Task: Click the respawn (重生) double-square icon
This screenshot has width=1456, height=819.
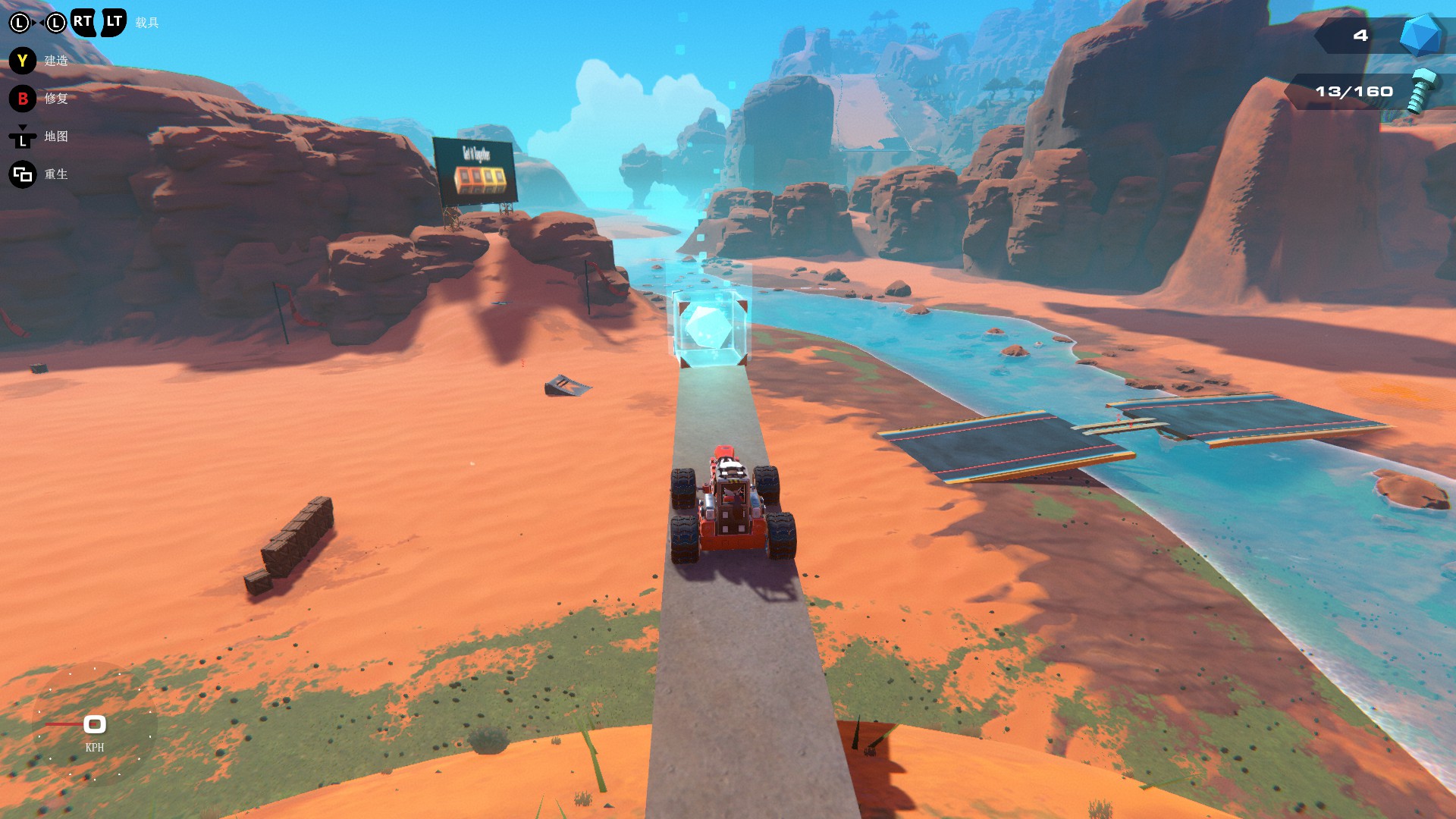Action: pos(21,173)
